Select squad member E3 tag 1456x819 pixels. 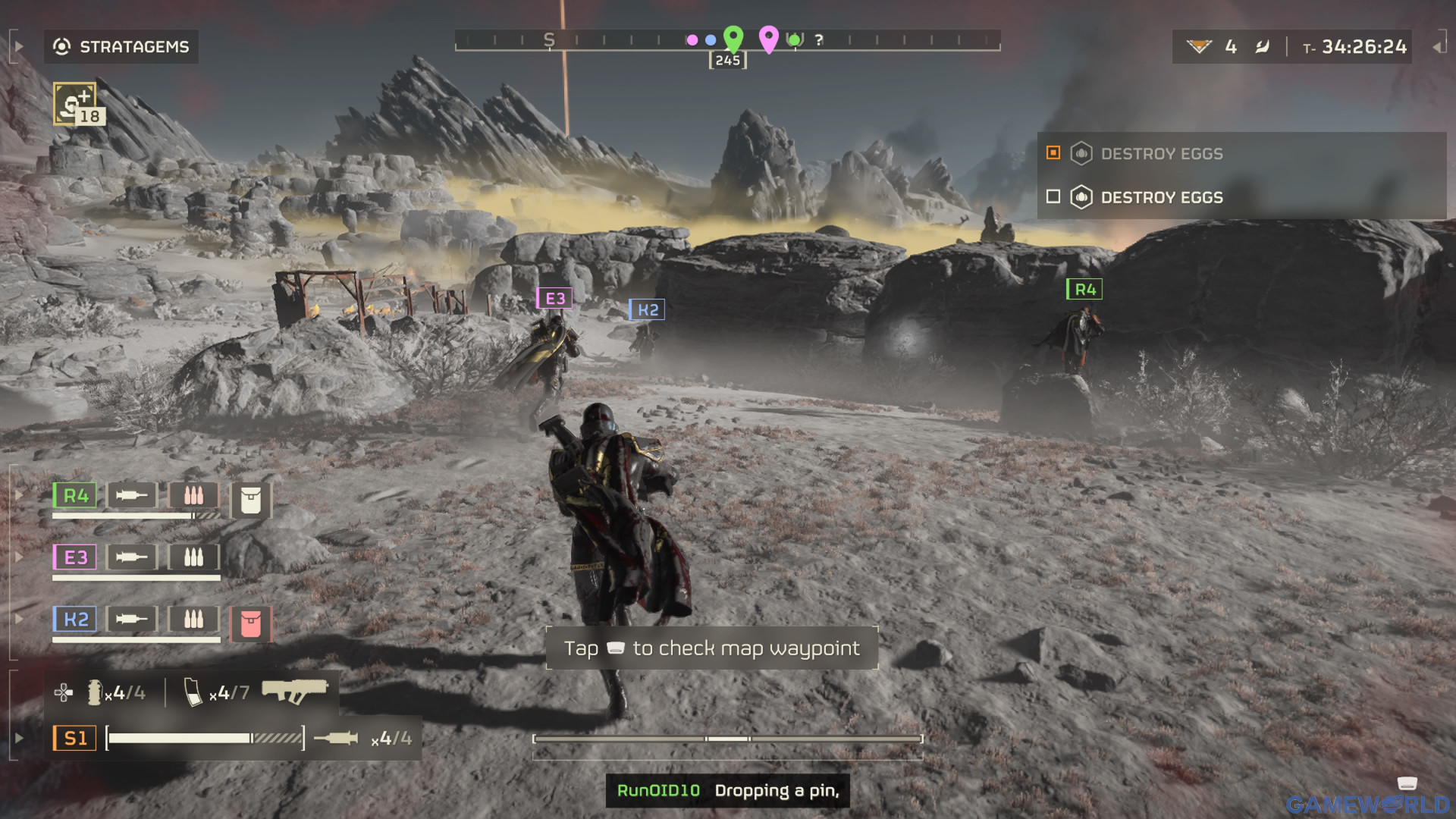pyautogui.click(x=75, y=557)
